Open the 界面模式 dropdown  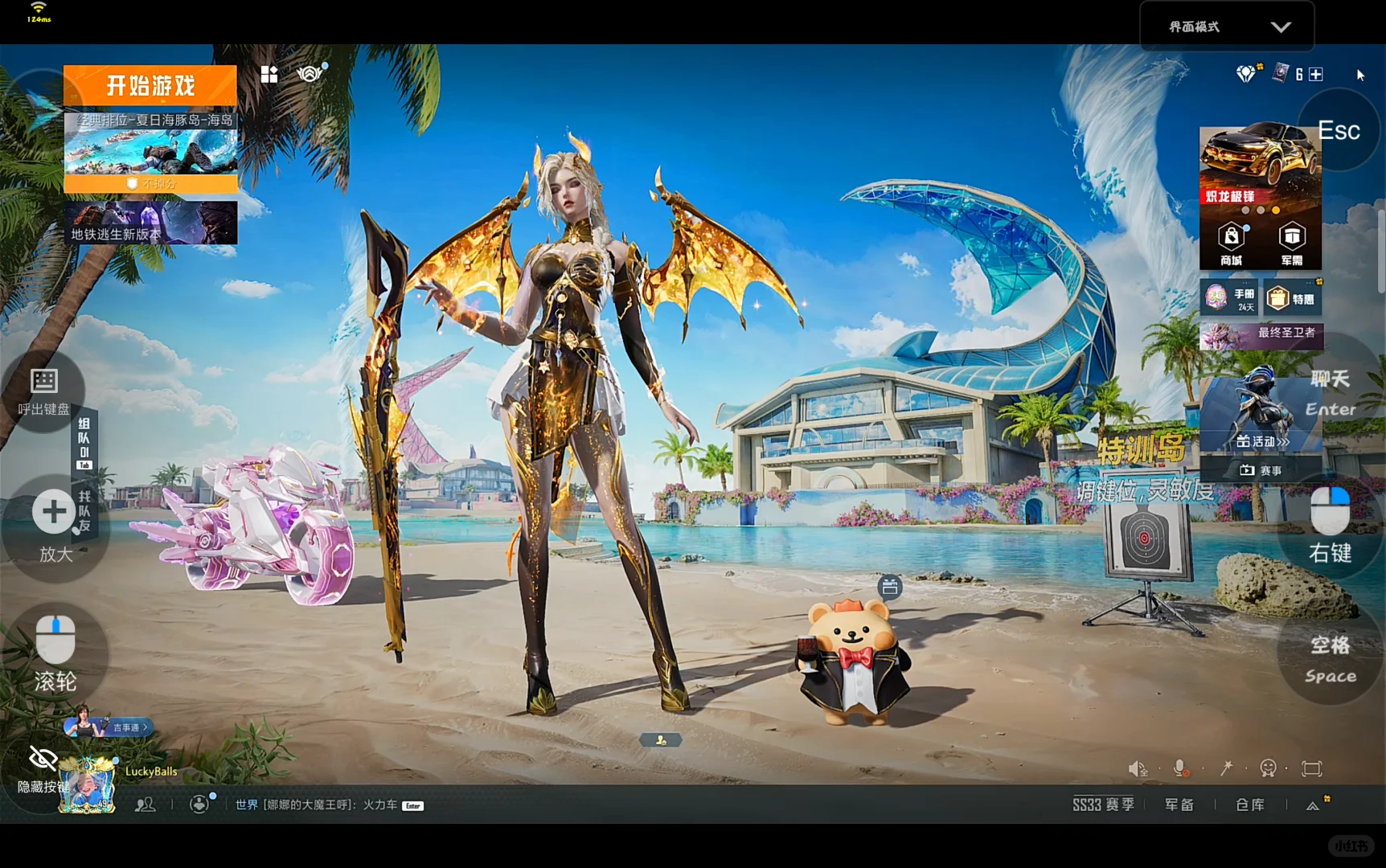tap(1227, 27)
